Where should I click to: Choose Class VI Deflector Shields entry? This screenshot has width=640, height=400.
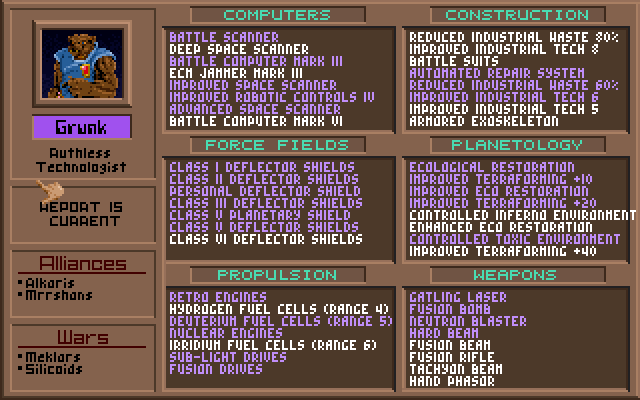tap(266, 239)
